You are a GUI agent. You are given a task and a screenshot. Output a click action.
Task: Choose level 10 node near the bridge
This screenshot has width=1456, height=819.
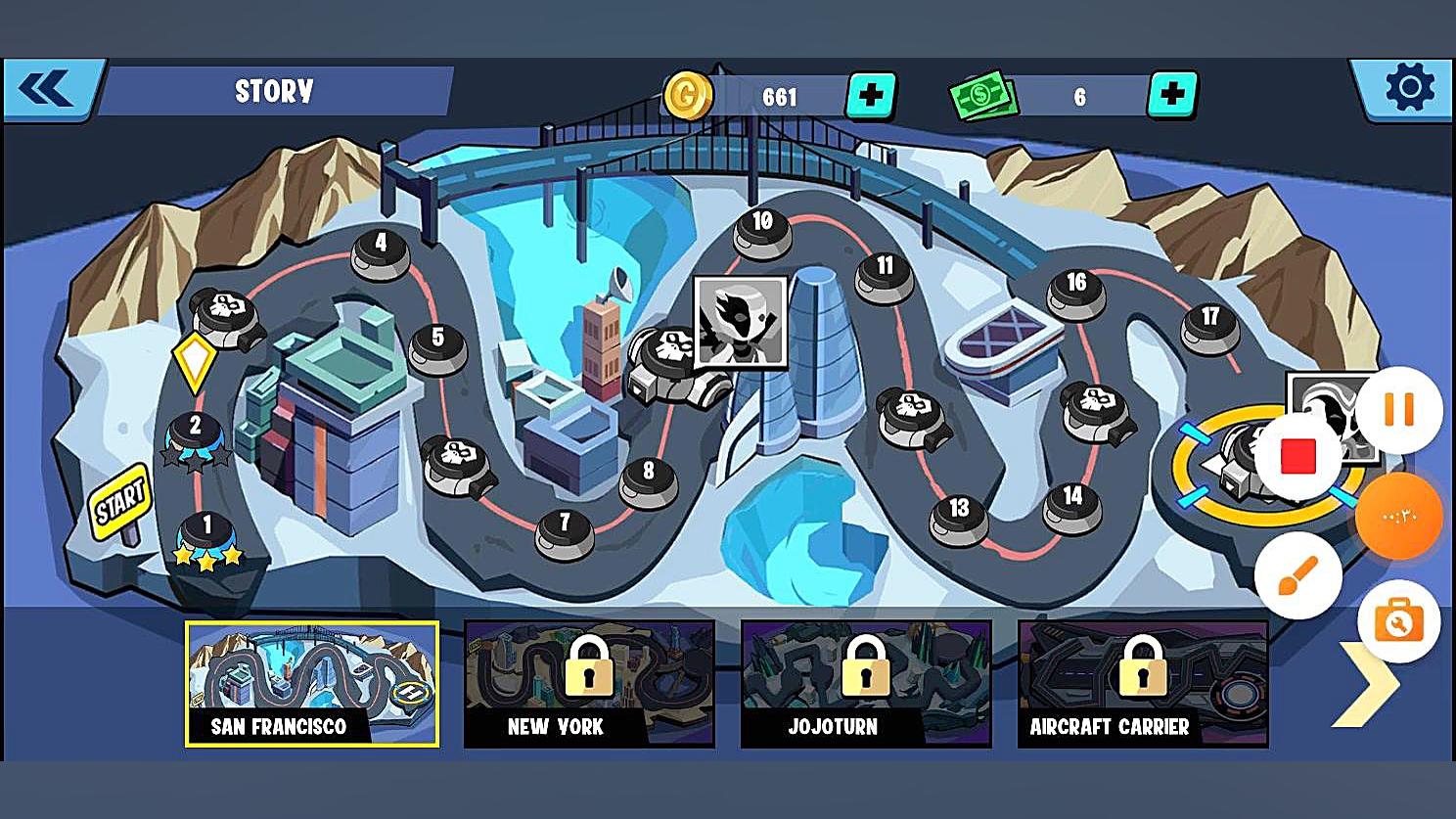(762, 229)
